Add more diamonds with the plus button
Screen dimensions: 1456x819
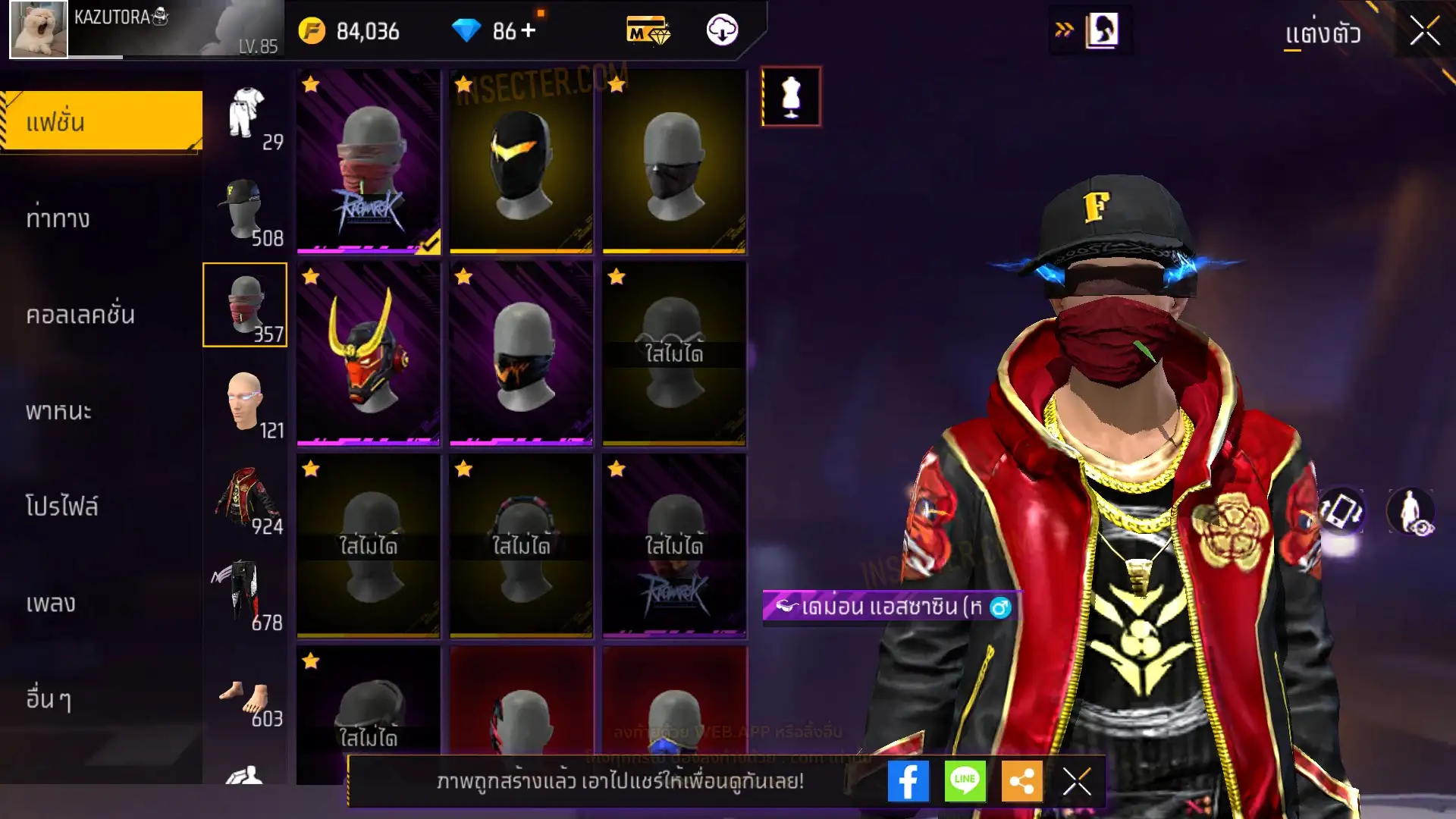529,30
